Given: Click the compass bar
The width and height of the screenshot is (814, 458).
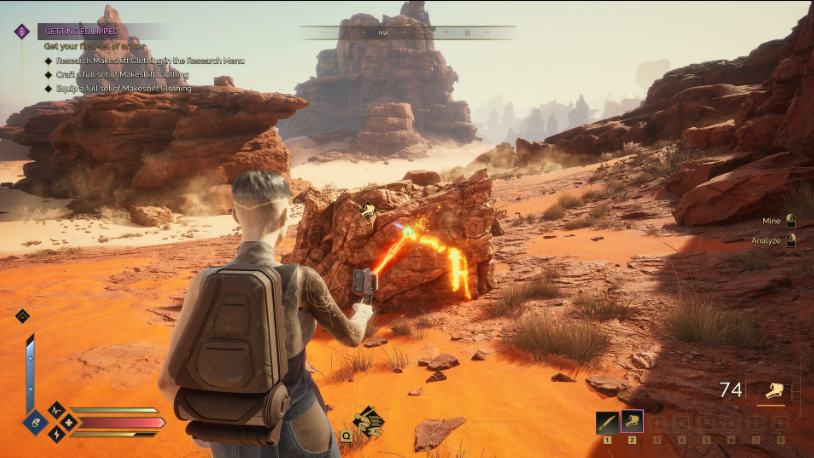Looking at the screenshot, I should coord(407,33).
